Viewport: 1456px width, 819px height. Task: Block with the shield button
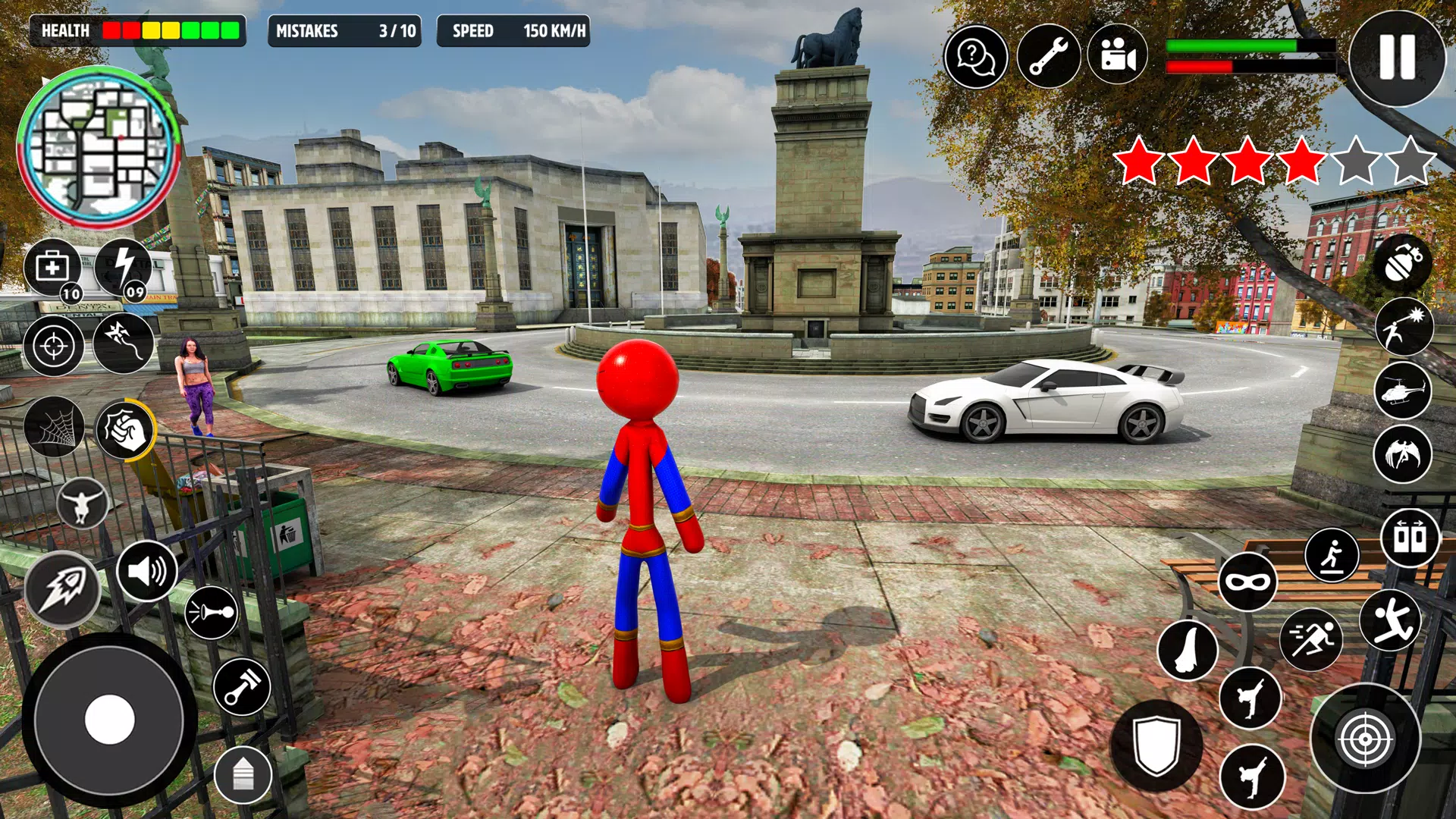coord(1156,745)
